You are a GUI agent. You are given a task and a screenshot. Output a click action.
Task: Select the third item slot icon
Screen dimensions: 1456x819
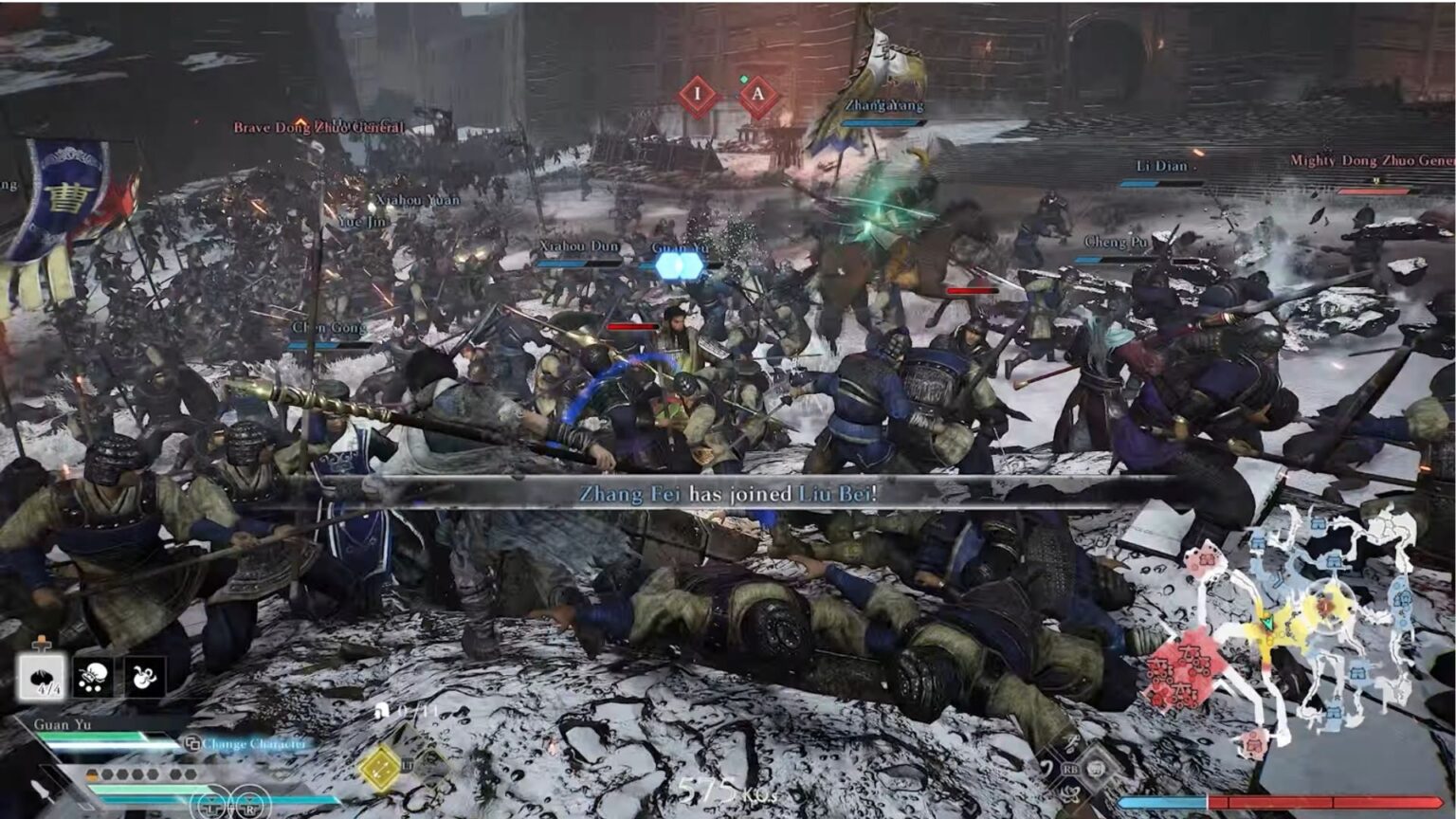click(143, 675)
